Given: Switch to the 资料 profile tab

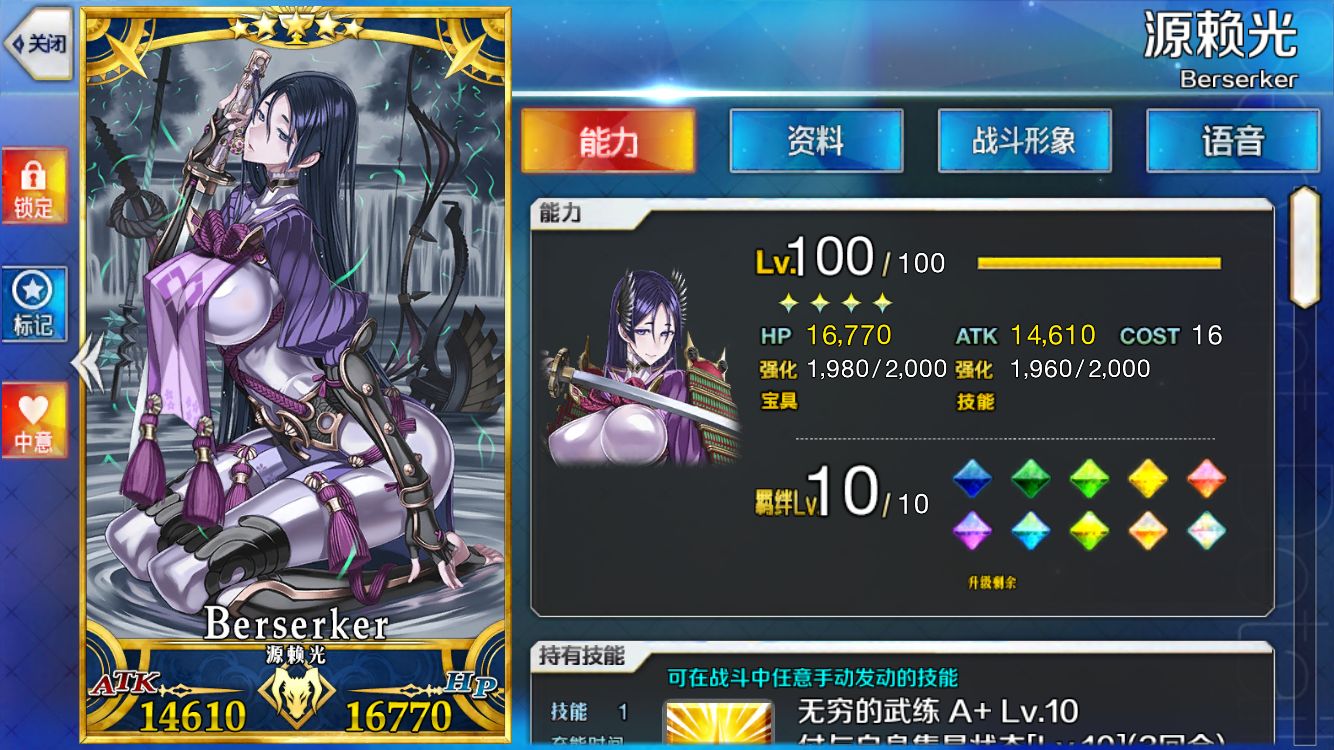Looking at the screenshot, I should click(816, 141).
